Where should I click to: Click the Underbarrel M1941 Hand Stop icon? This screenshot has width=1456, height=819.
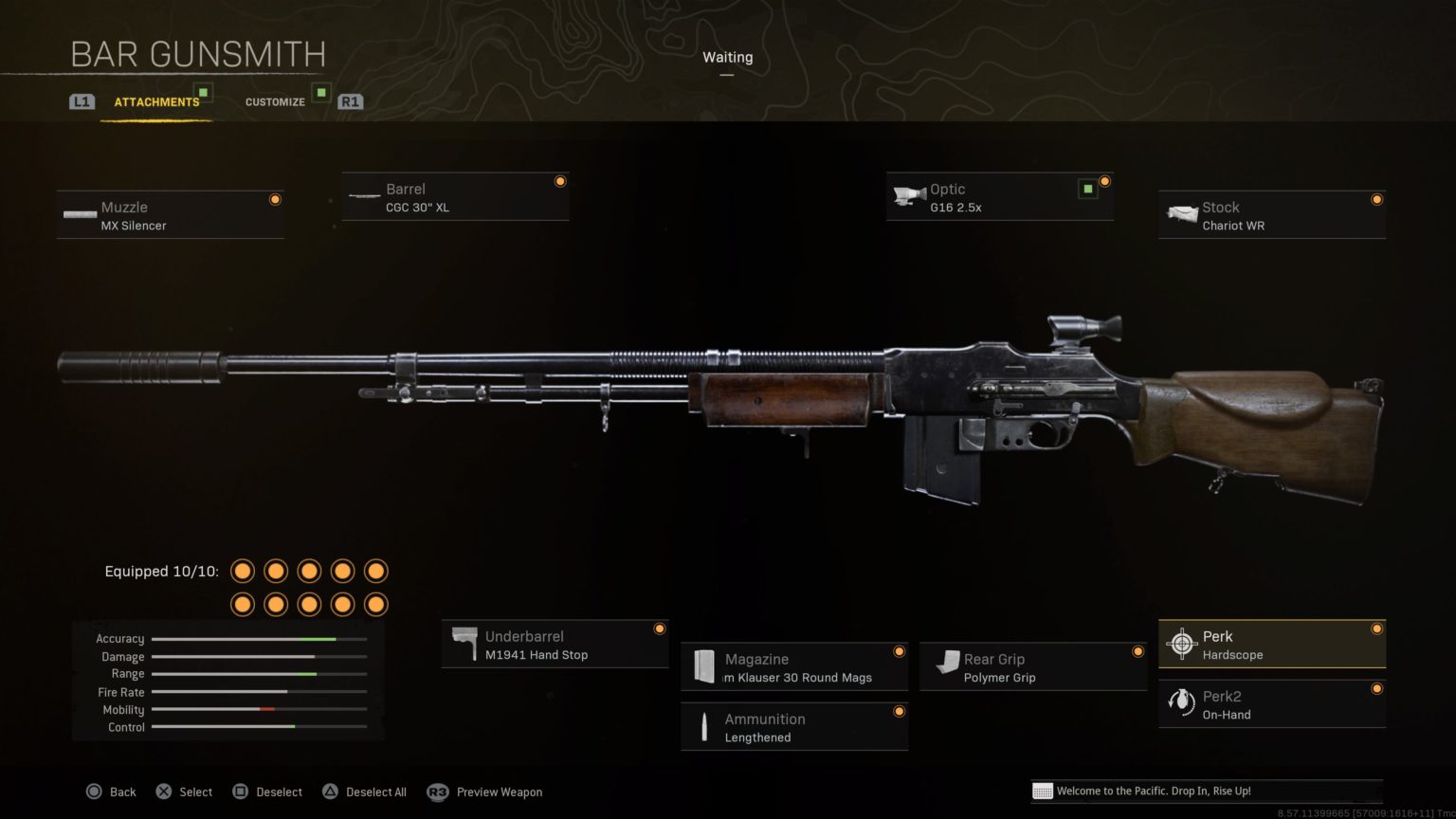tap(465, 642)
